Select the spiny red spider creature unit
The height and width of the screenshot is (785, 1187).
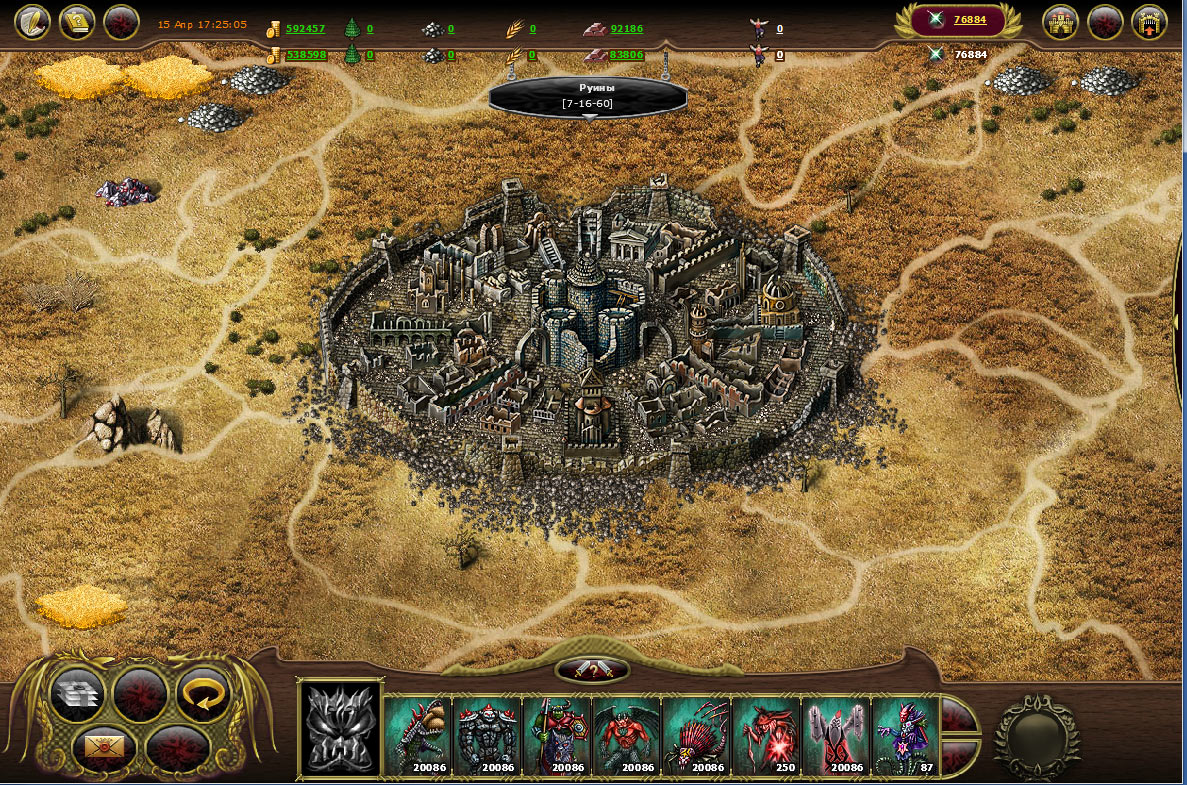click(698, 737)
